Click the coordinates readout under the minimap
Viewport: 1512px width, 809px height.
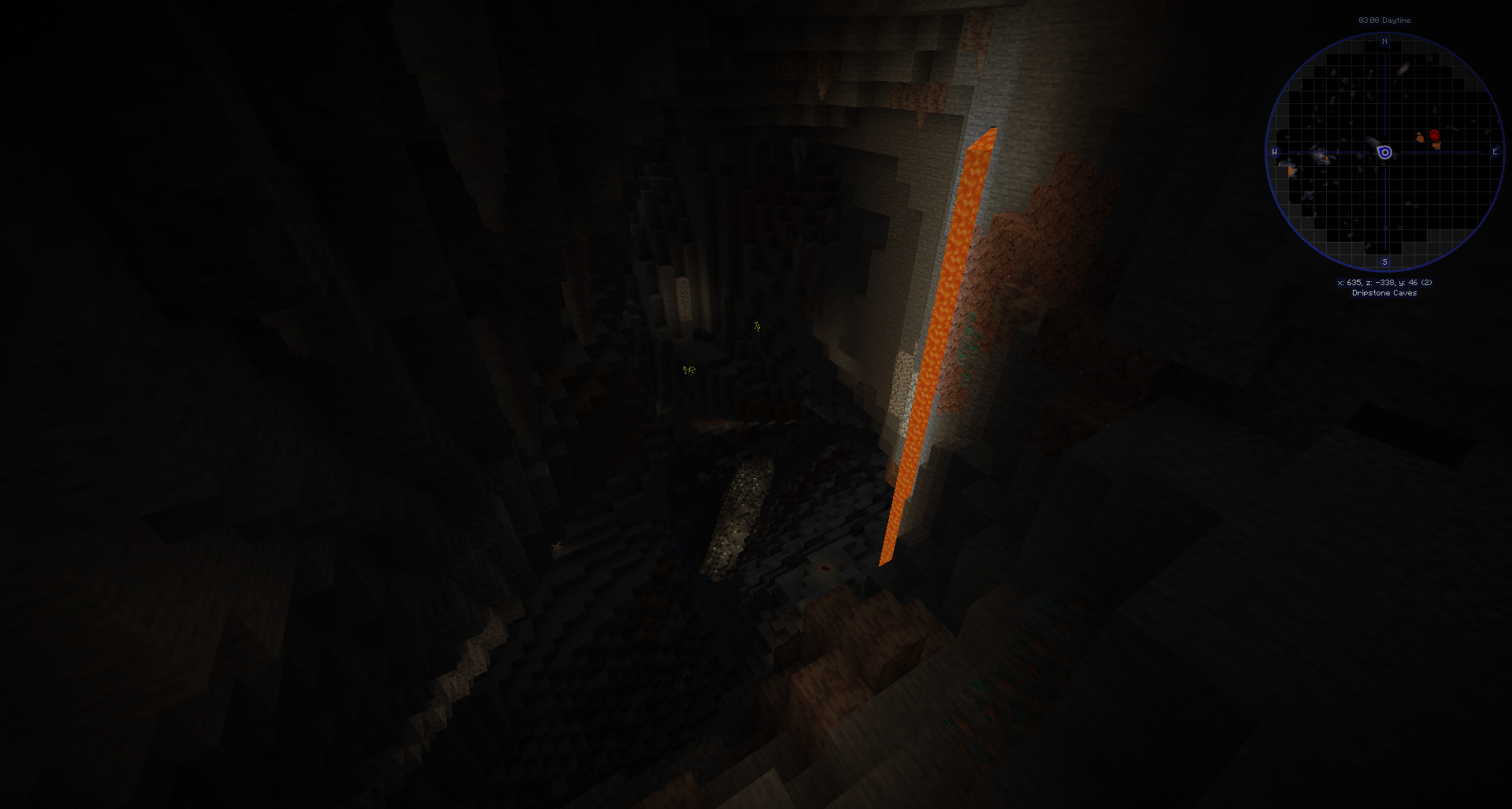1384,282
